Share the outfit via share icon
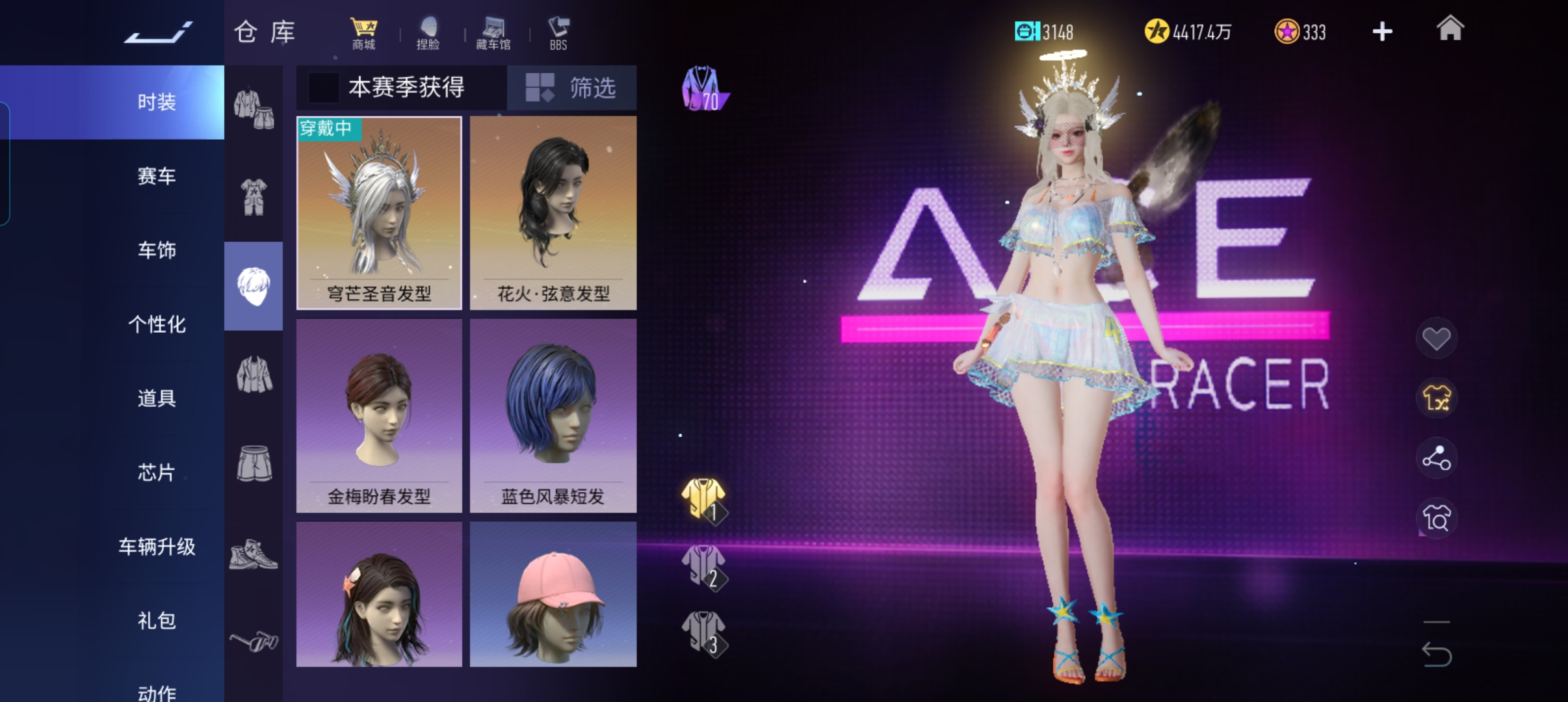Viewport: 1568px width, 702px height. (x=1436, y=458)
